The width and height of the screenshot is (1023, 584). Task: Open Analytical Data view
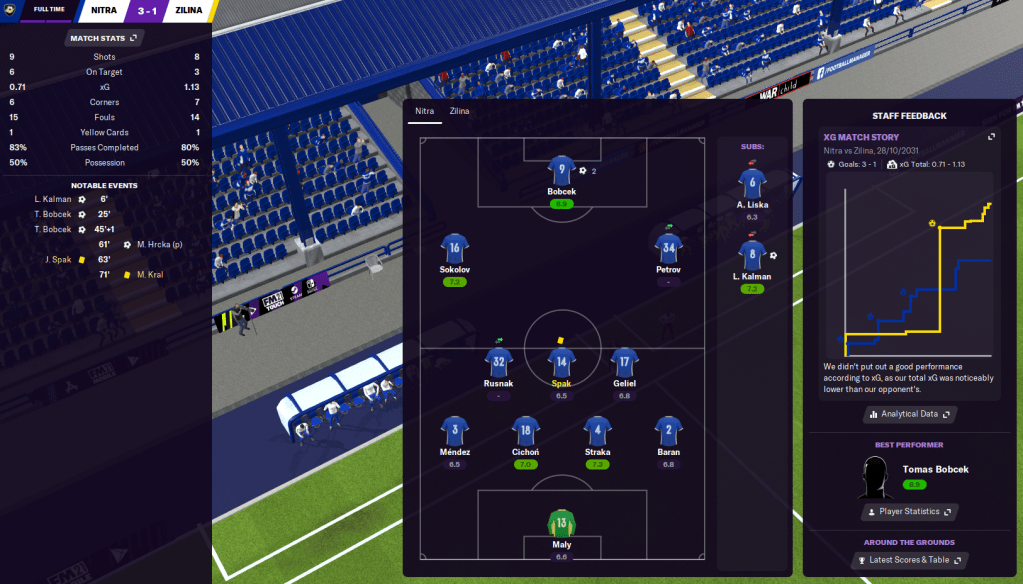pyautogui.click(x=909, y=414)
